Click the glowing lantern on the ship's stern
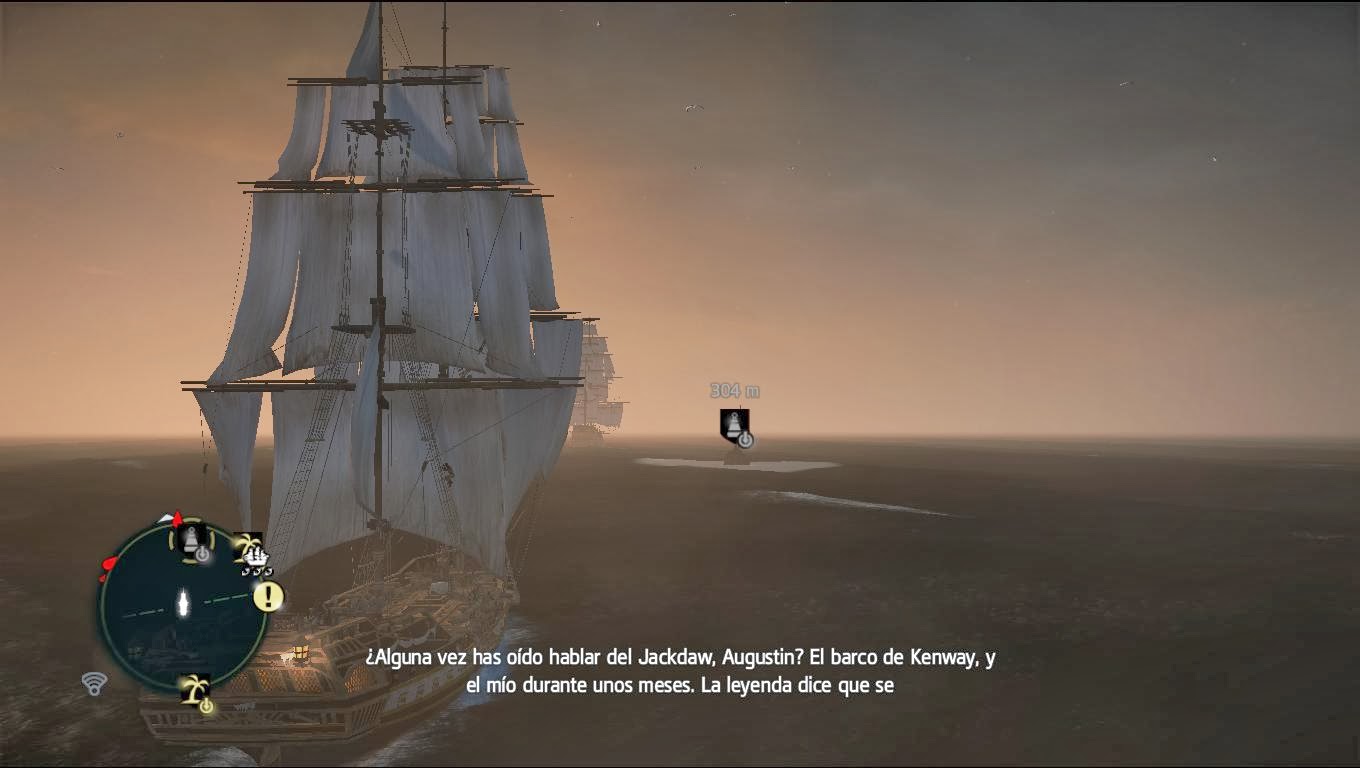 (298, 650)
